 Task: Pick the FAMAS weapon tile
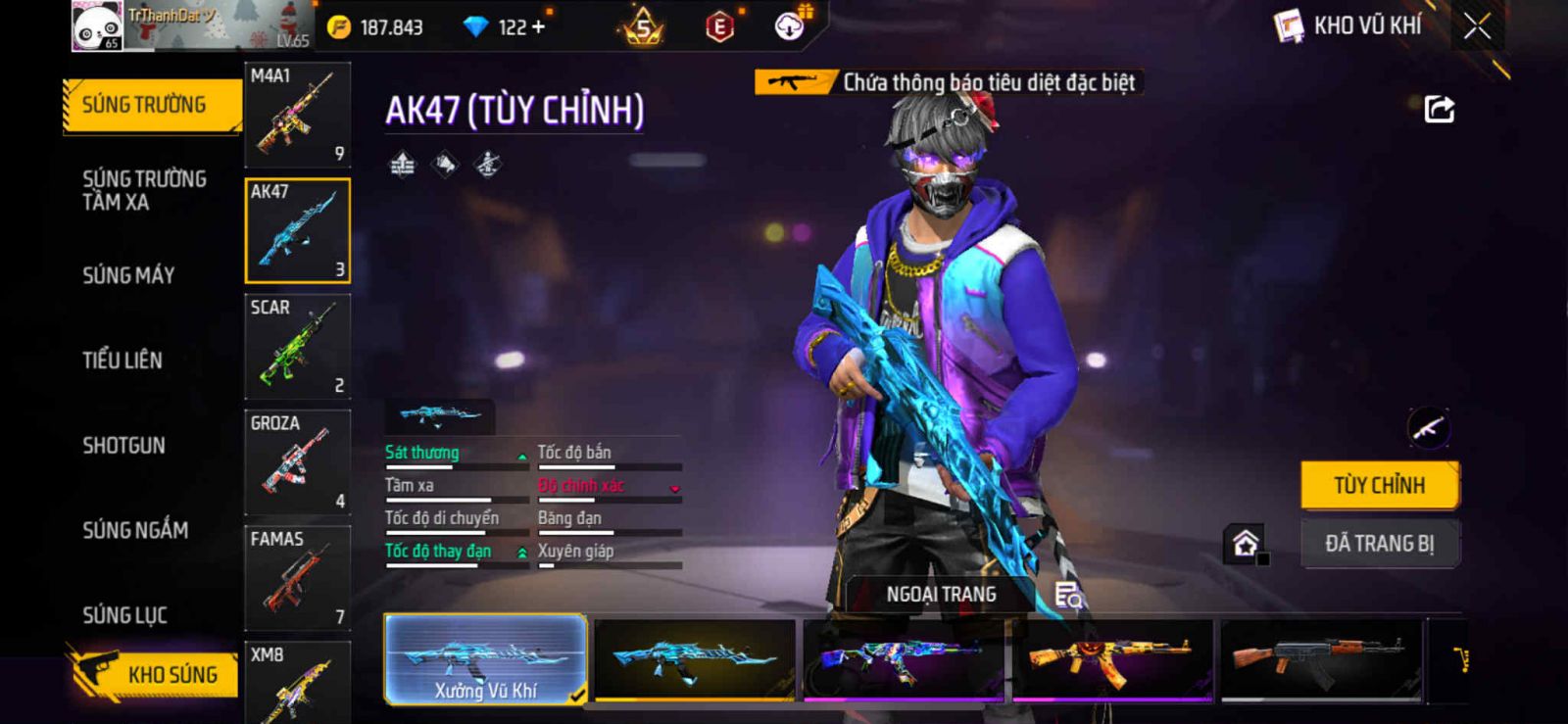297,577
